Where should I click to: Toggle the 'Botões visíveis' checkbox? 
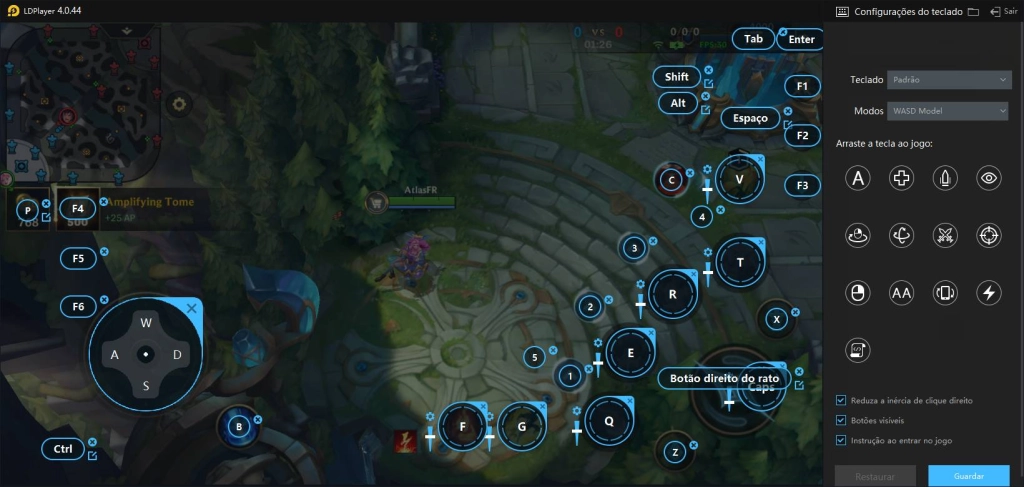click(841, 420)
